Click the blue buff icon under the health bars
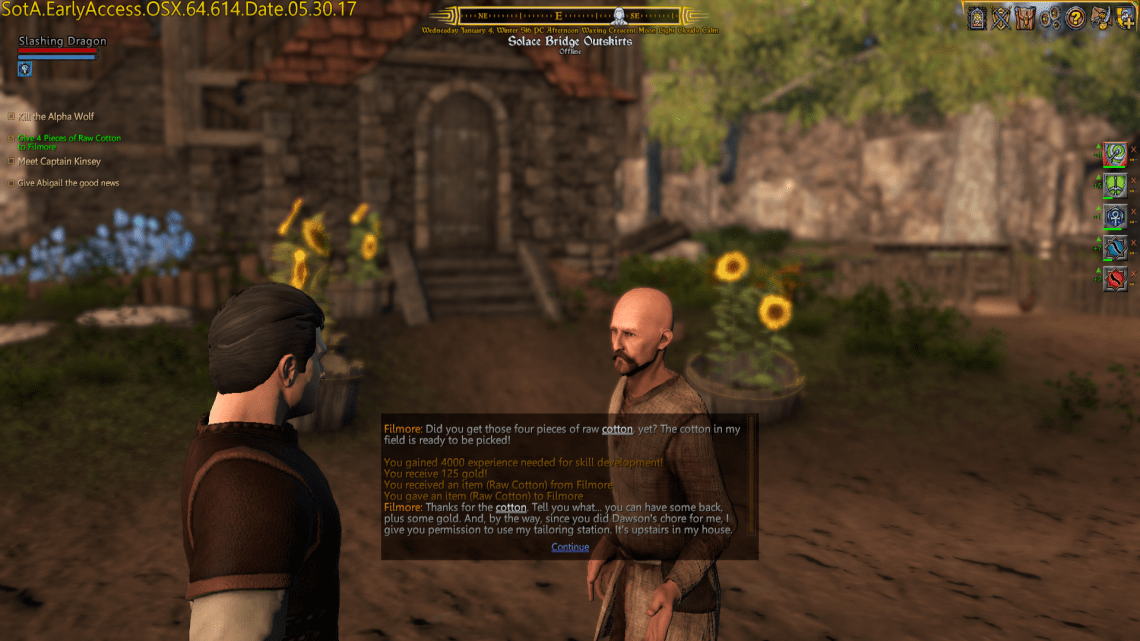Viewport: 1140px width, 641px height. coord(25,69)
